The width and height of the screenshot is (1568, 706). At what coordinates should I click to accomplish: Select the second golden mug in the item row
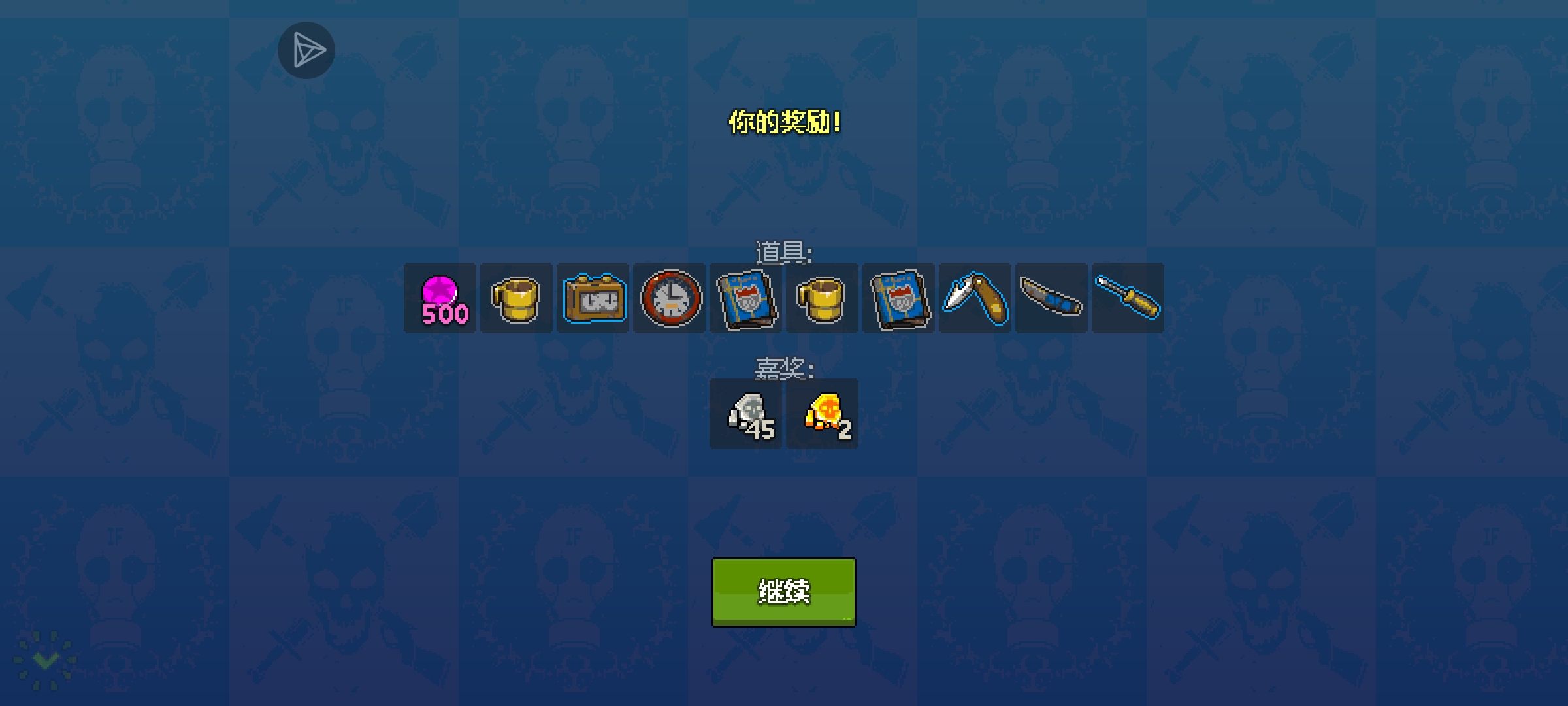pos(822,298)
